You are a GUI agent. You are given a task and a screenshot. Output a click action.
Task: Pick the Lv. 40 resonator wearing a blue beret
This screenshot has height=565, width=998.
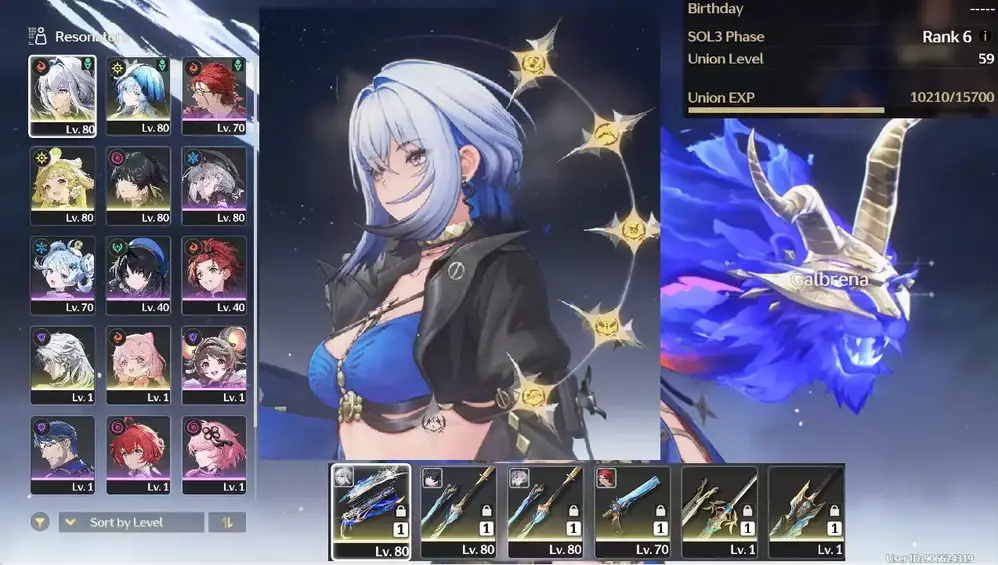(138, 274)
